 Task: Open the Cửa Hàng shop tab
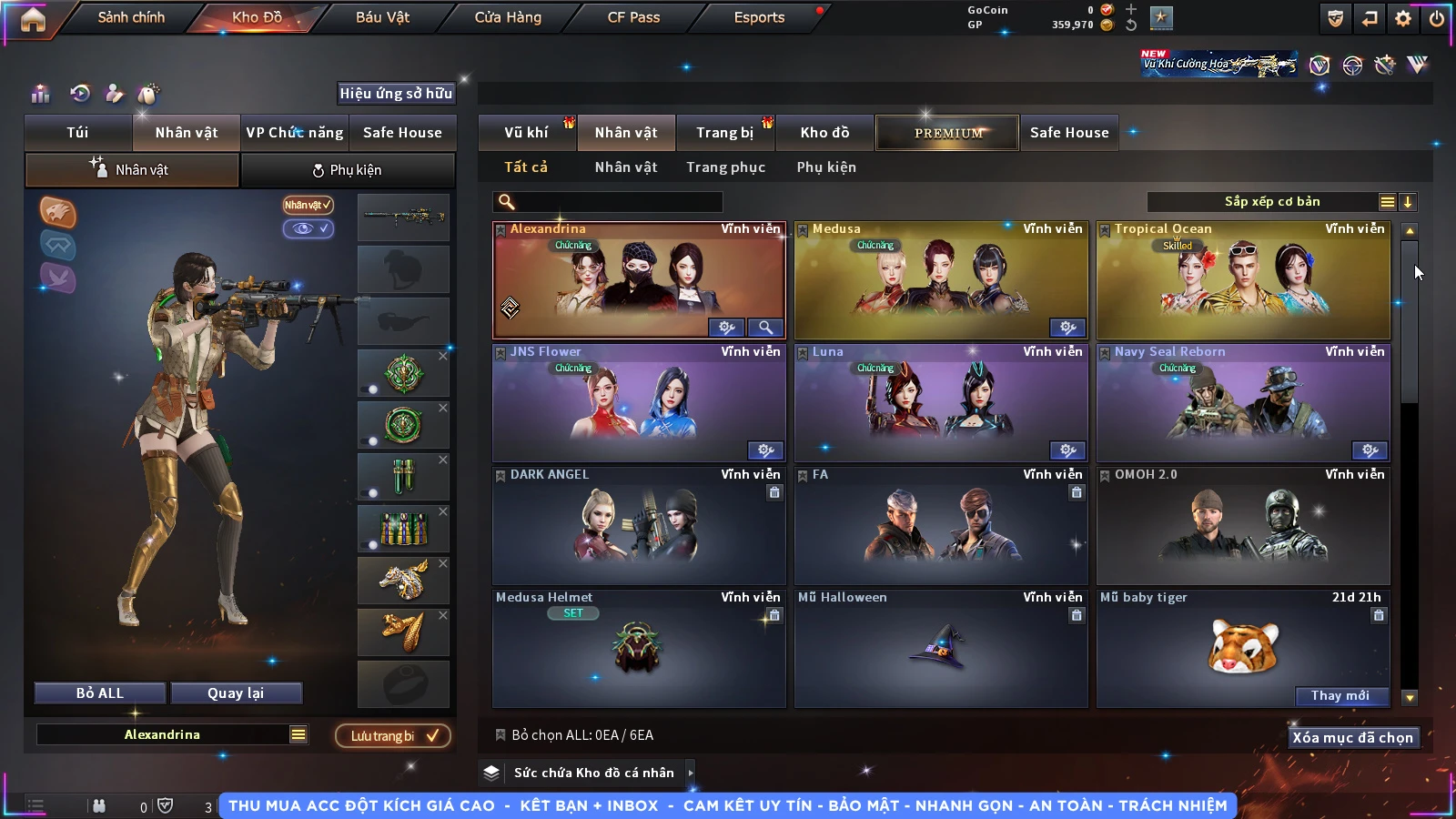508,17
